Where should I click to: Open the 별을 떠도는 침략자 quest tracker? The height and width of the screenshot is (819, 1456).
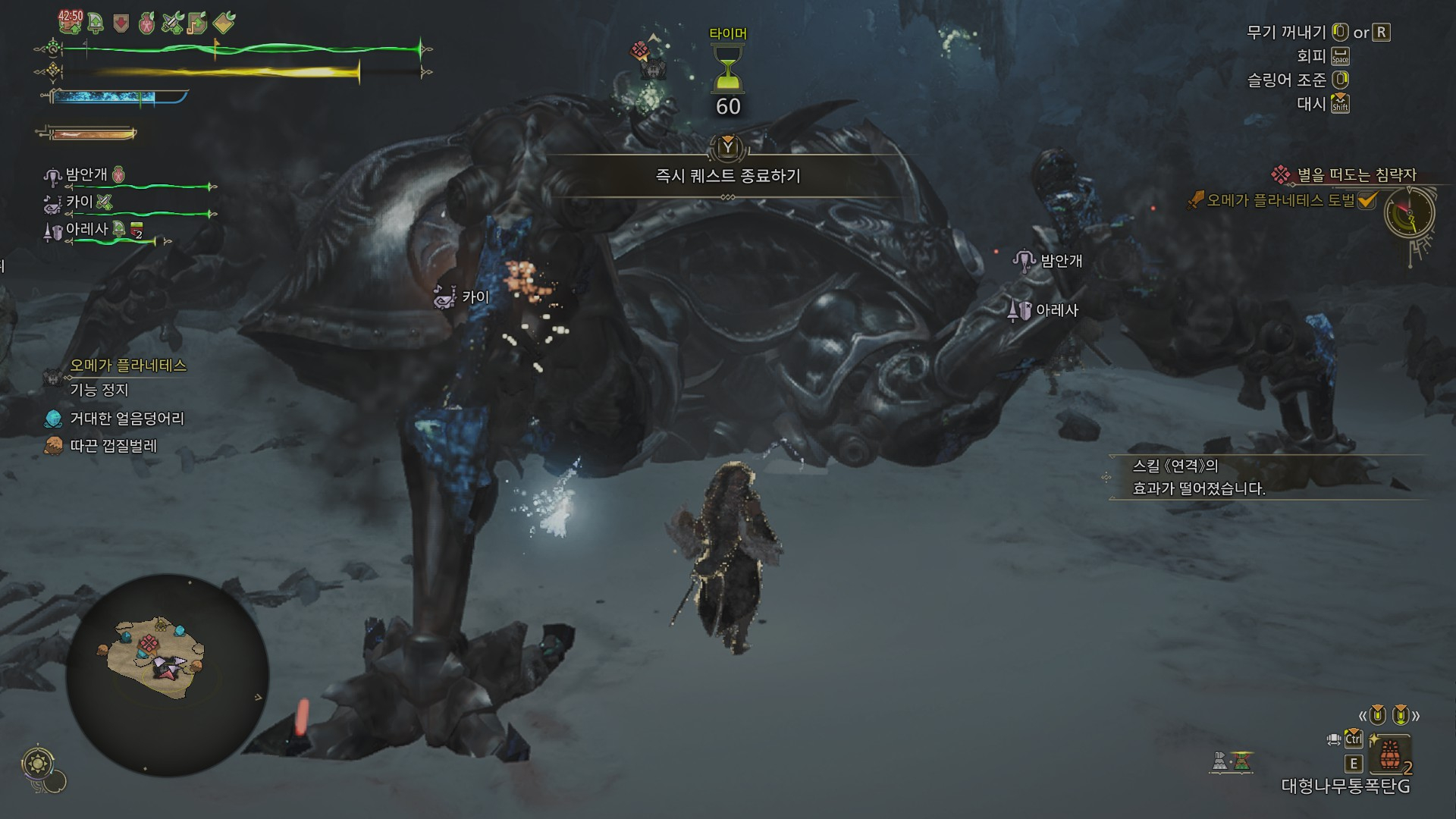1356,175
